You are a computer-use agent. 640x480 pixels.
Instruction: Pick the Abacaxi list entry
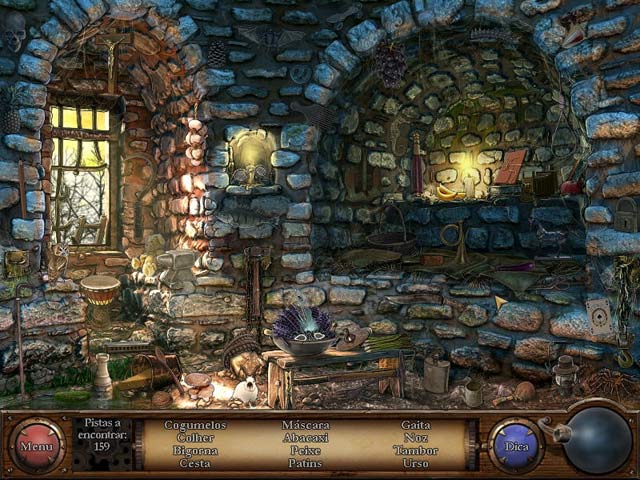(305, 437)
